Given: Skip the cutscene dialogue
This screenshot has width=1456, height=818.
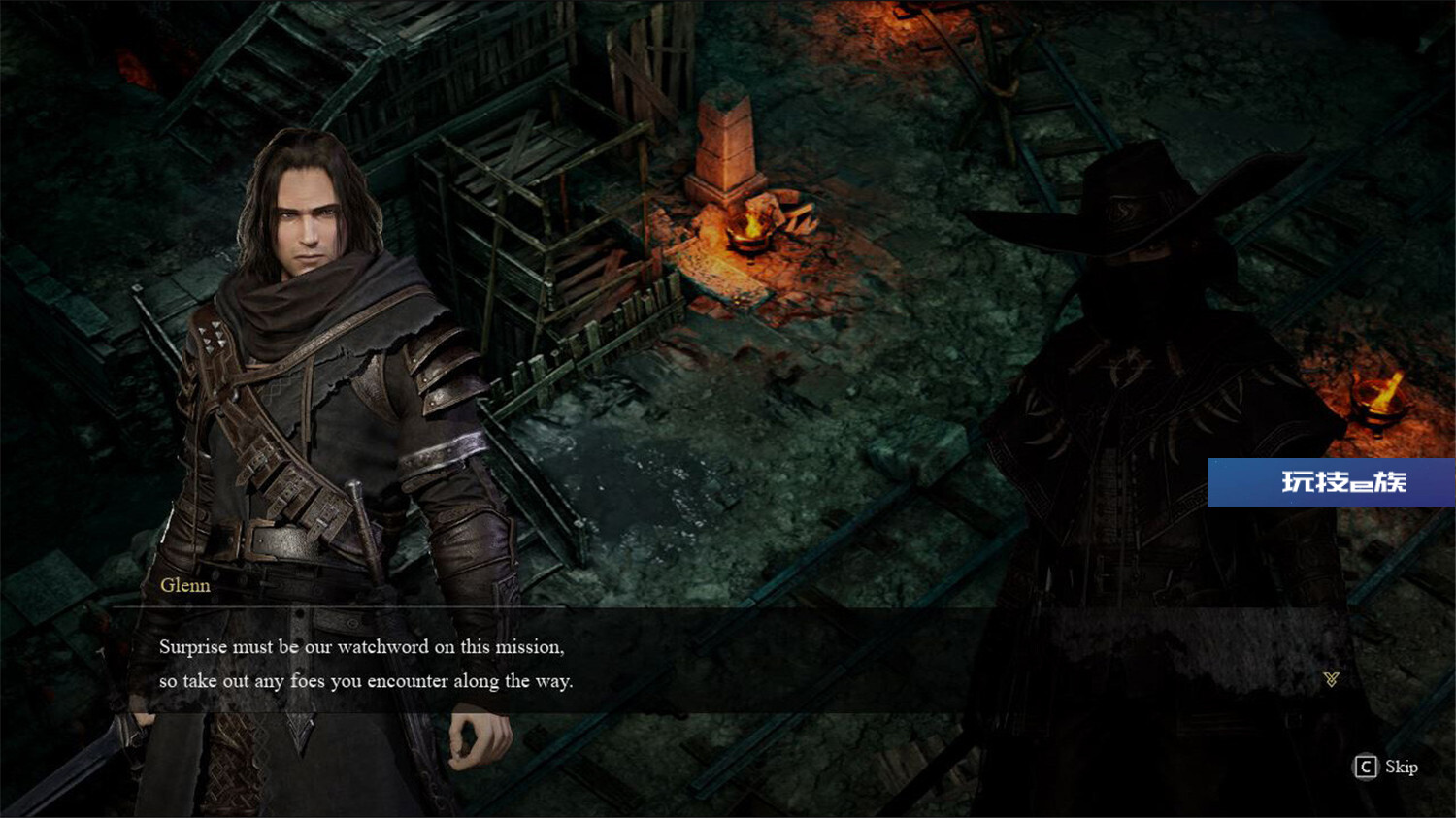Looking at the screenshot, I should coord(1386,768).
